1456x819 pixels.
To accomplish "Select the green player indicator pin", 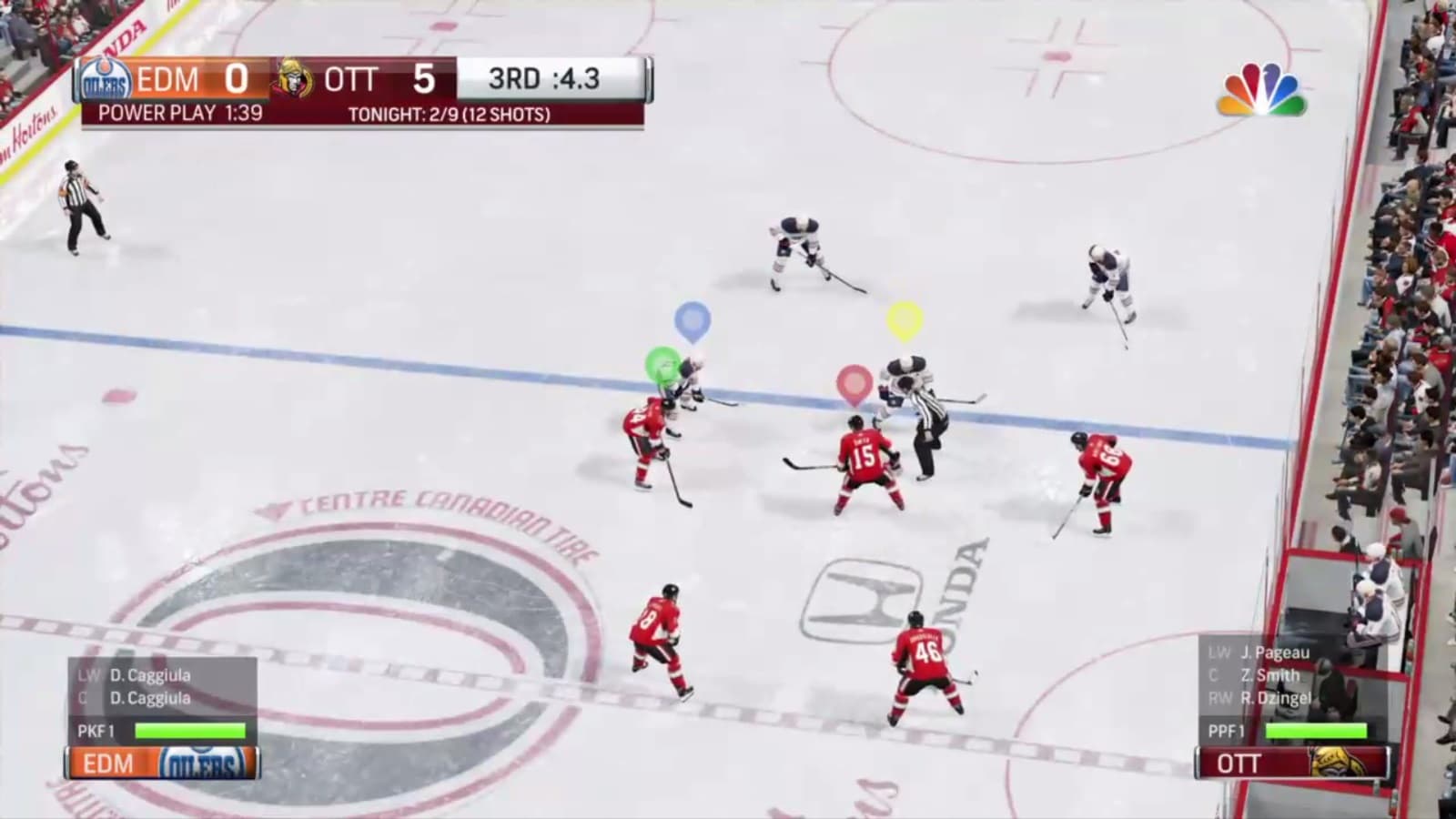I will click(x=662, y=365).
